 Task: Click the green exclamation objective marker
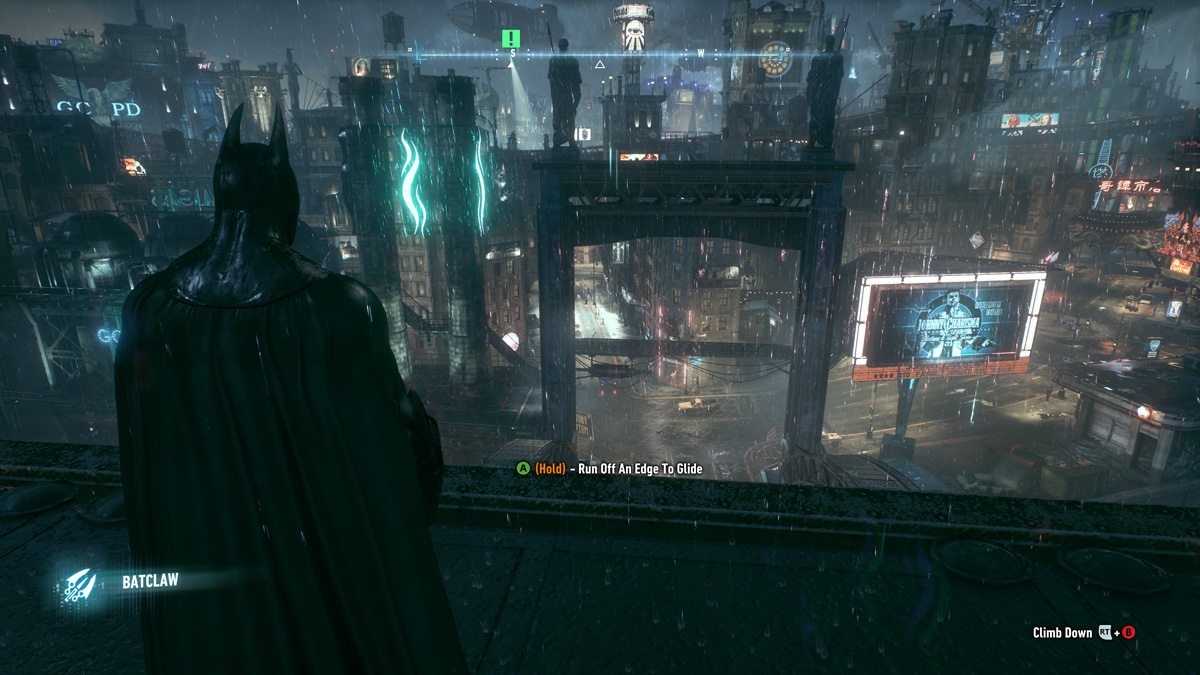click(x=511, y=39)
